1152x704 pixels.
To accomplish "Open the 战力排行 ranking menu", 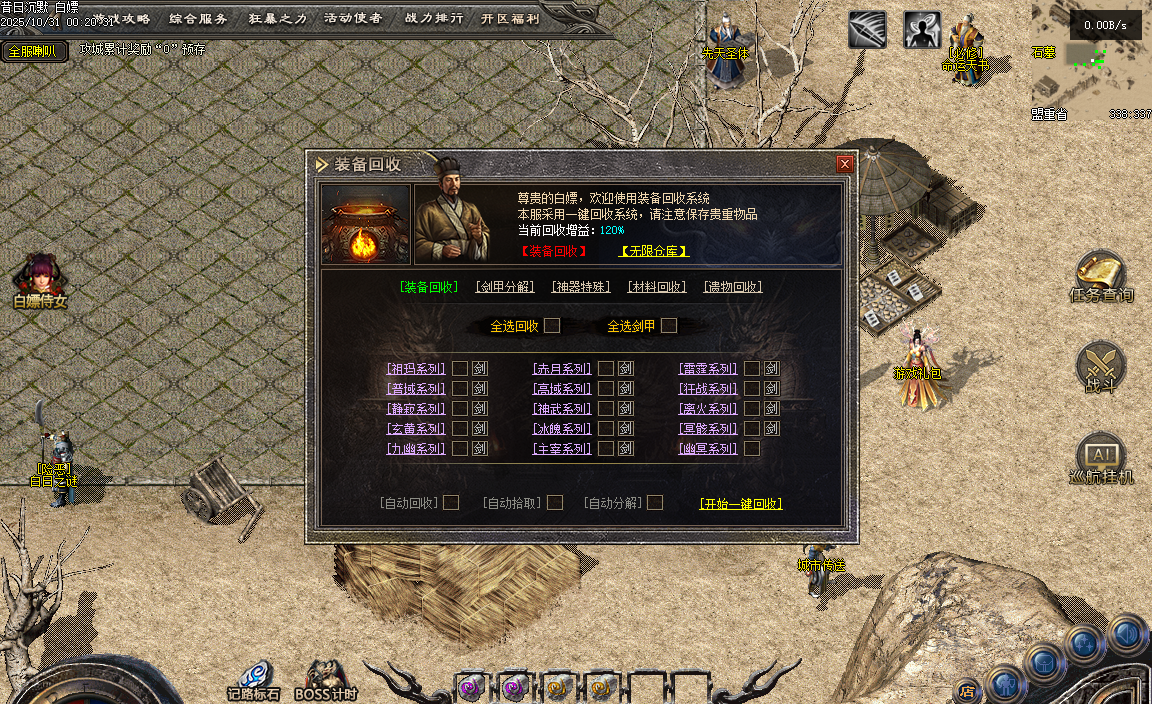I will pos(434,18).
